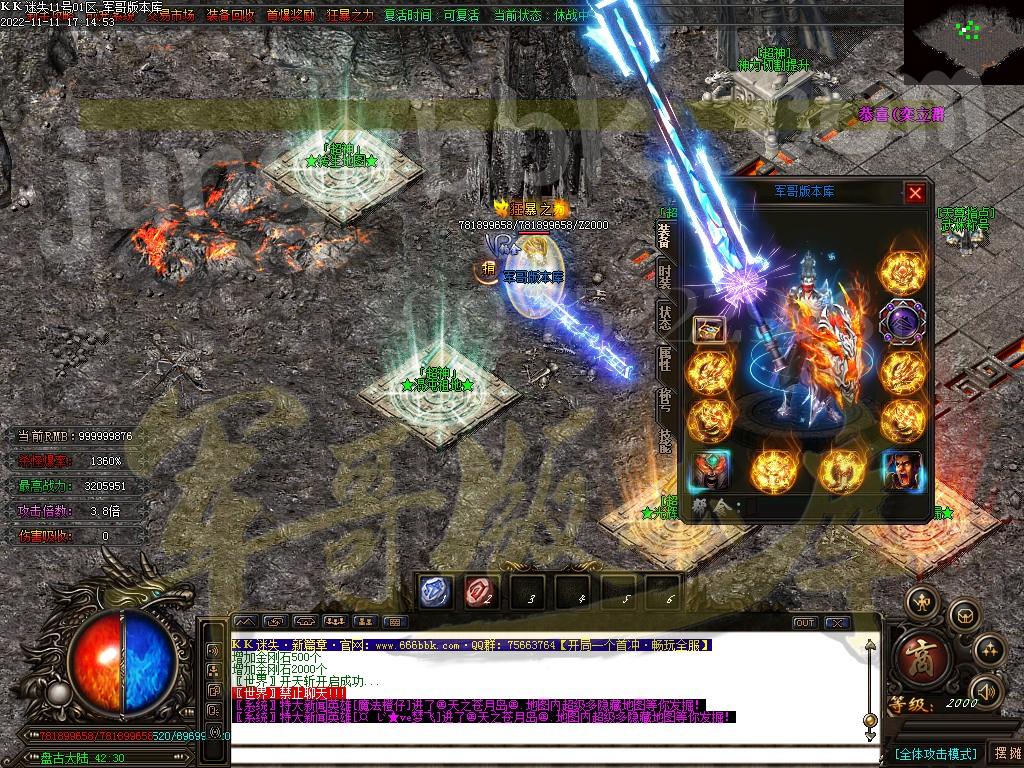Open the 摆摊 stall button
Viewport: 1024px width, 768px height.
tap(1004, 753)
